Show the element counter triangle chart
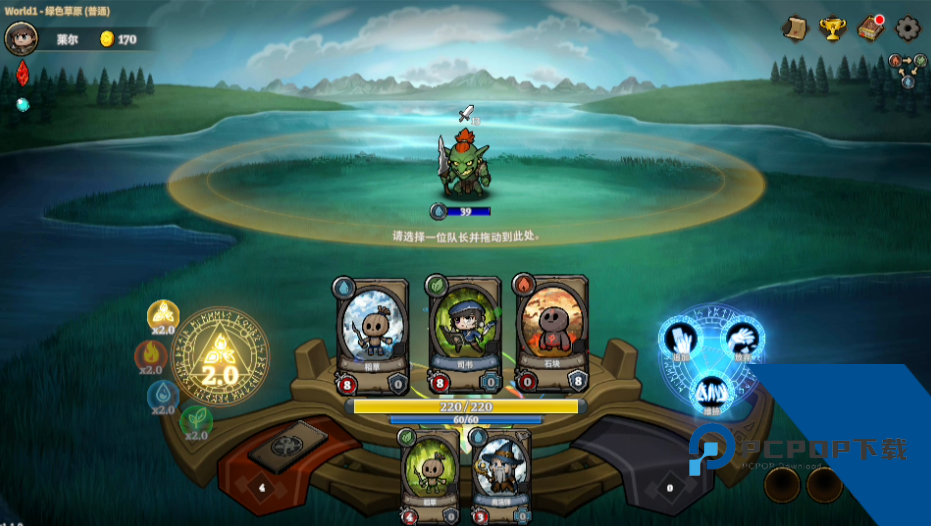The height and width of the screenshot is (526, 931). pos(907,68)
